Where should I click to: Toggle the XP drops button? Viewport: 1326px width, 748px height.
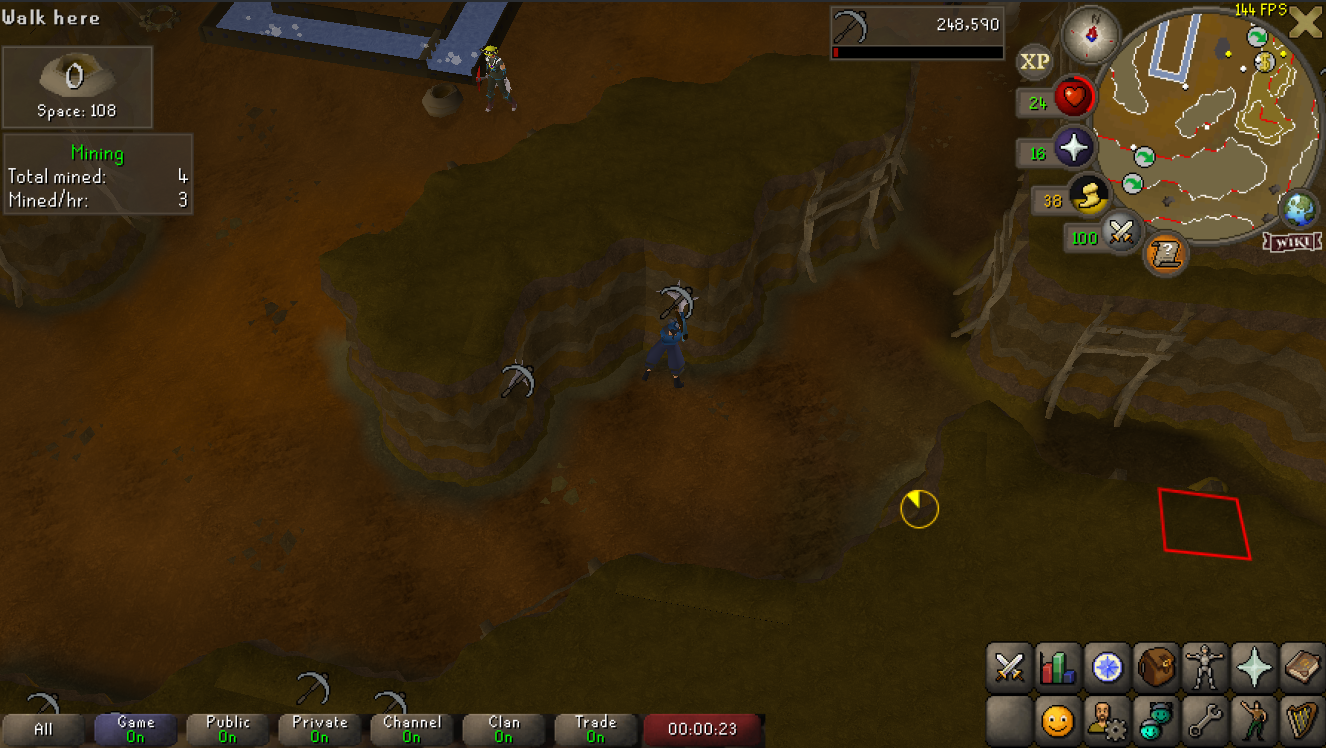pyautogui.click(x=1035, y=62)
